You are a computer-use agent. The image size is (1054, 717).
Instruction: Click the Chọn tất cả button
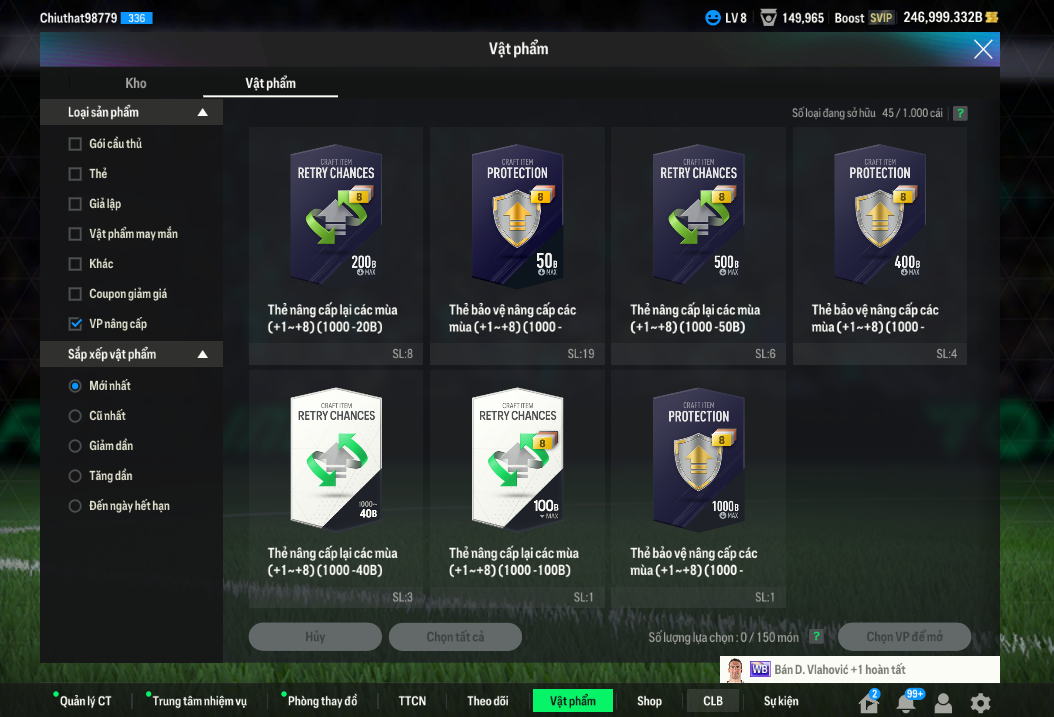455,637
